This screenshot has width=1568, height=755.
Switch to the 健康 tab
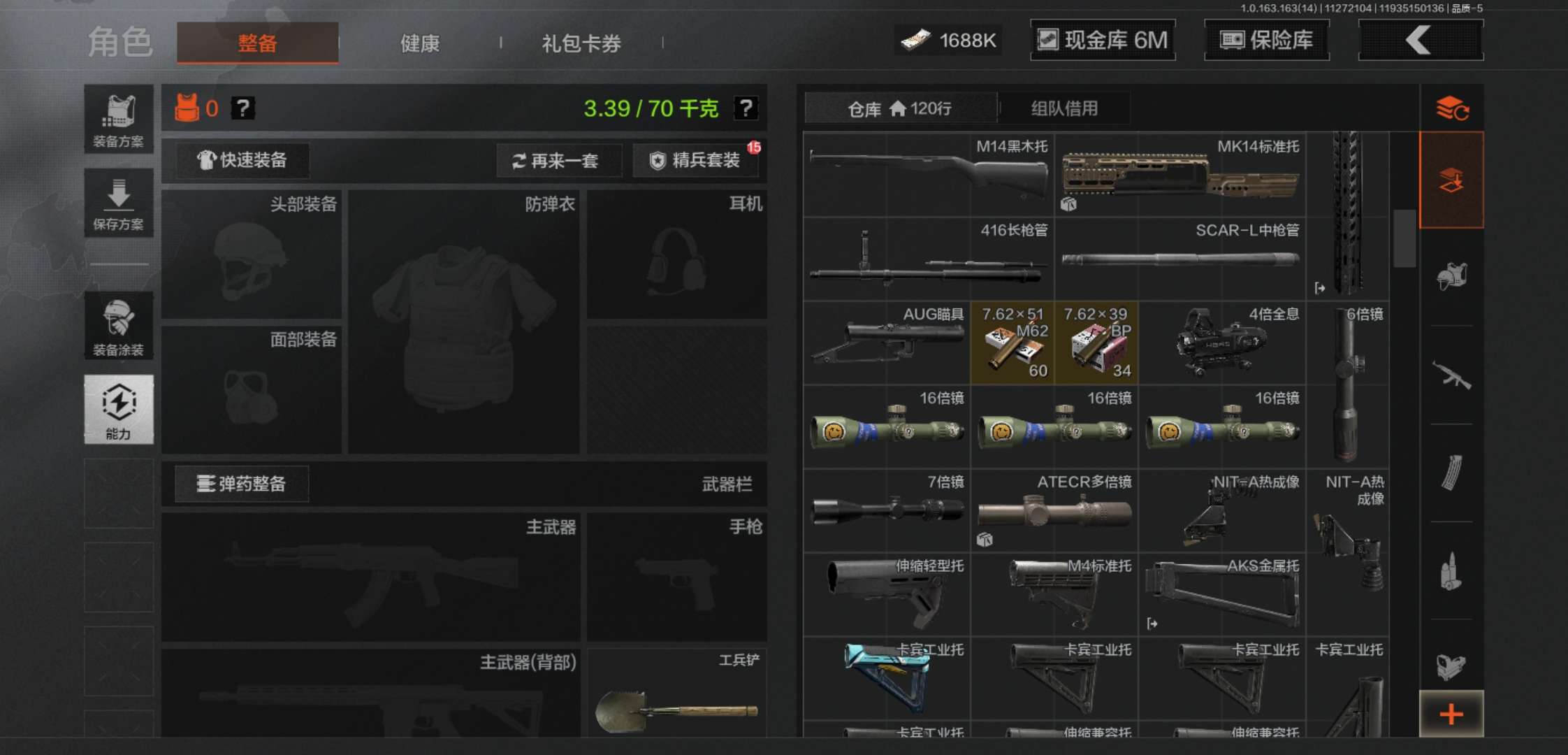(x=418, y=43)
